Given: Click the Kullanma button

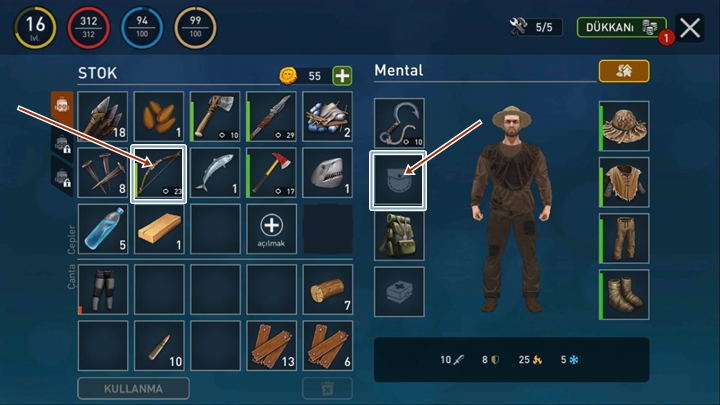Looking at the screenshot, I should (x=133, y=388).
